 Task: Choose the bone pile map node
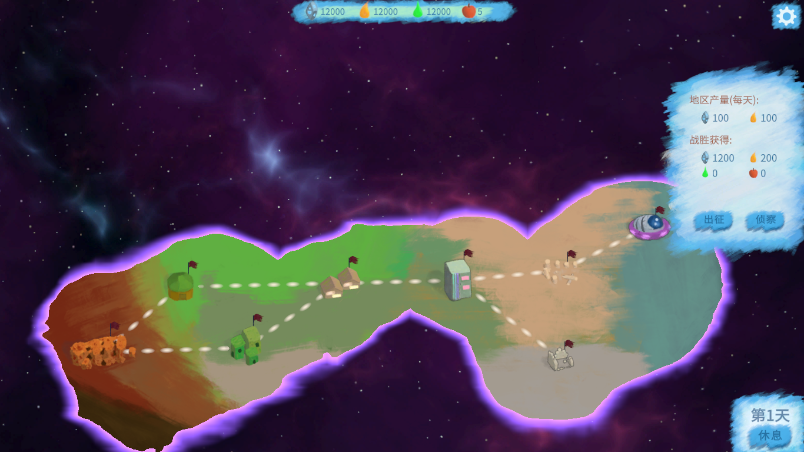coord(560,271)
